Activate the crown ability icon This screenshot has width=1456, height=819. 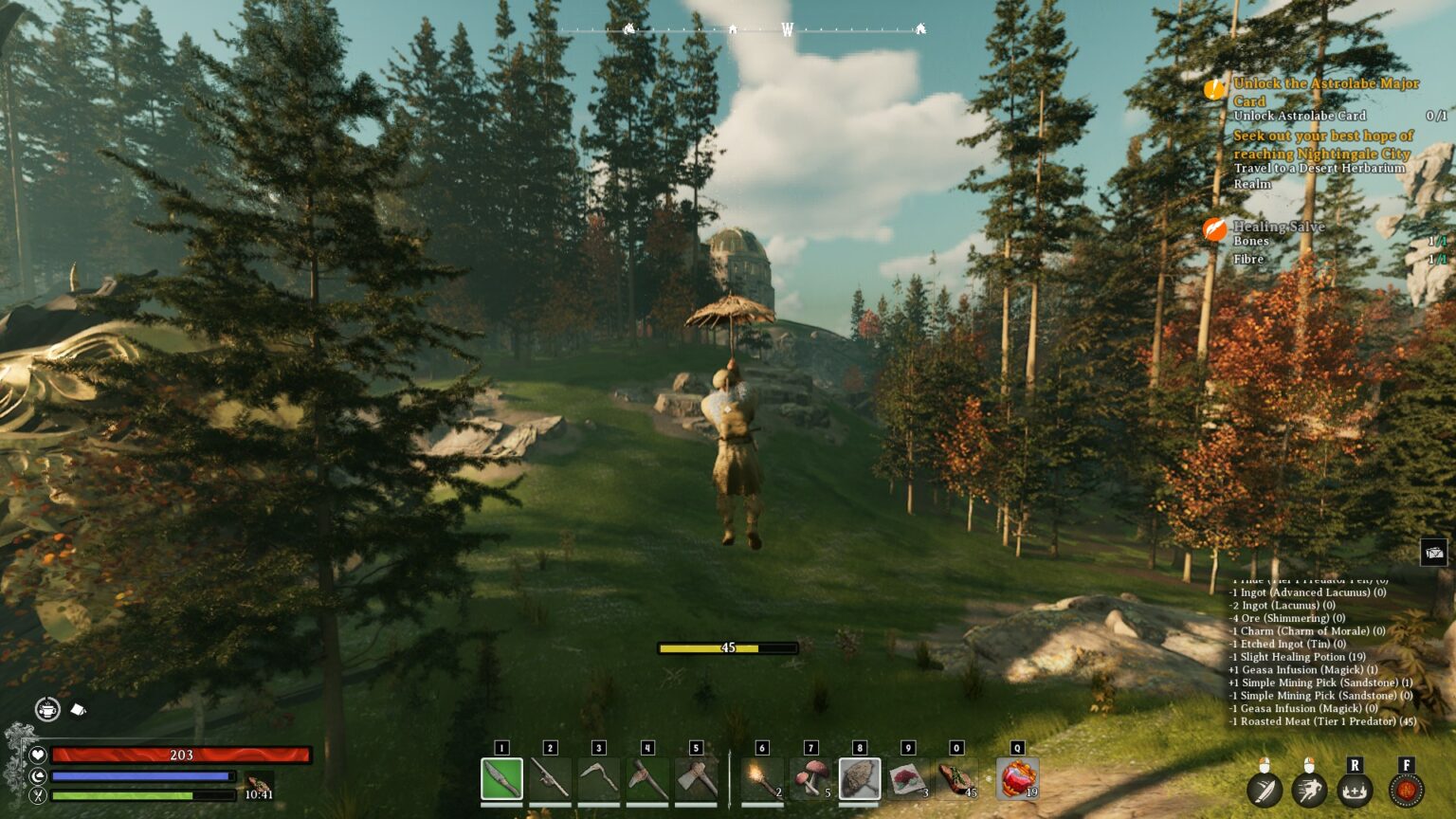point(1355,789)
